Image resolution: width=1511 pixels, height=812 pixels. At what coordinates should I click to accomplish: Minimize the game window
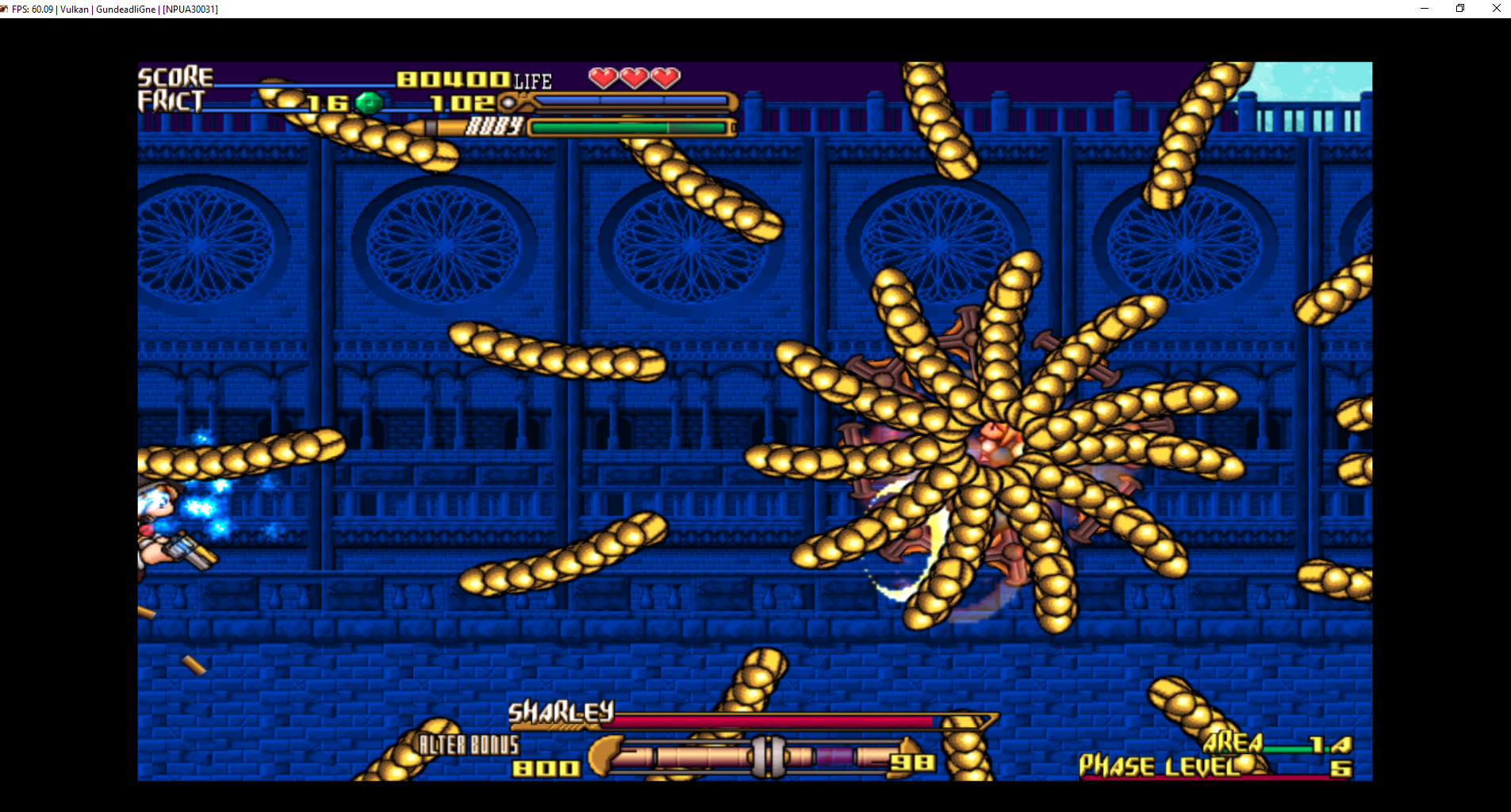1425,9
